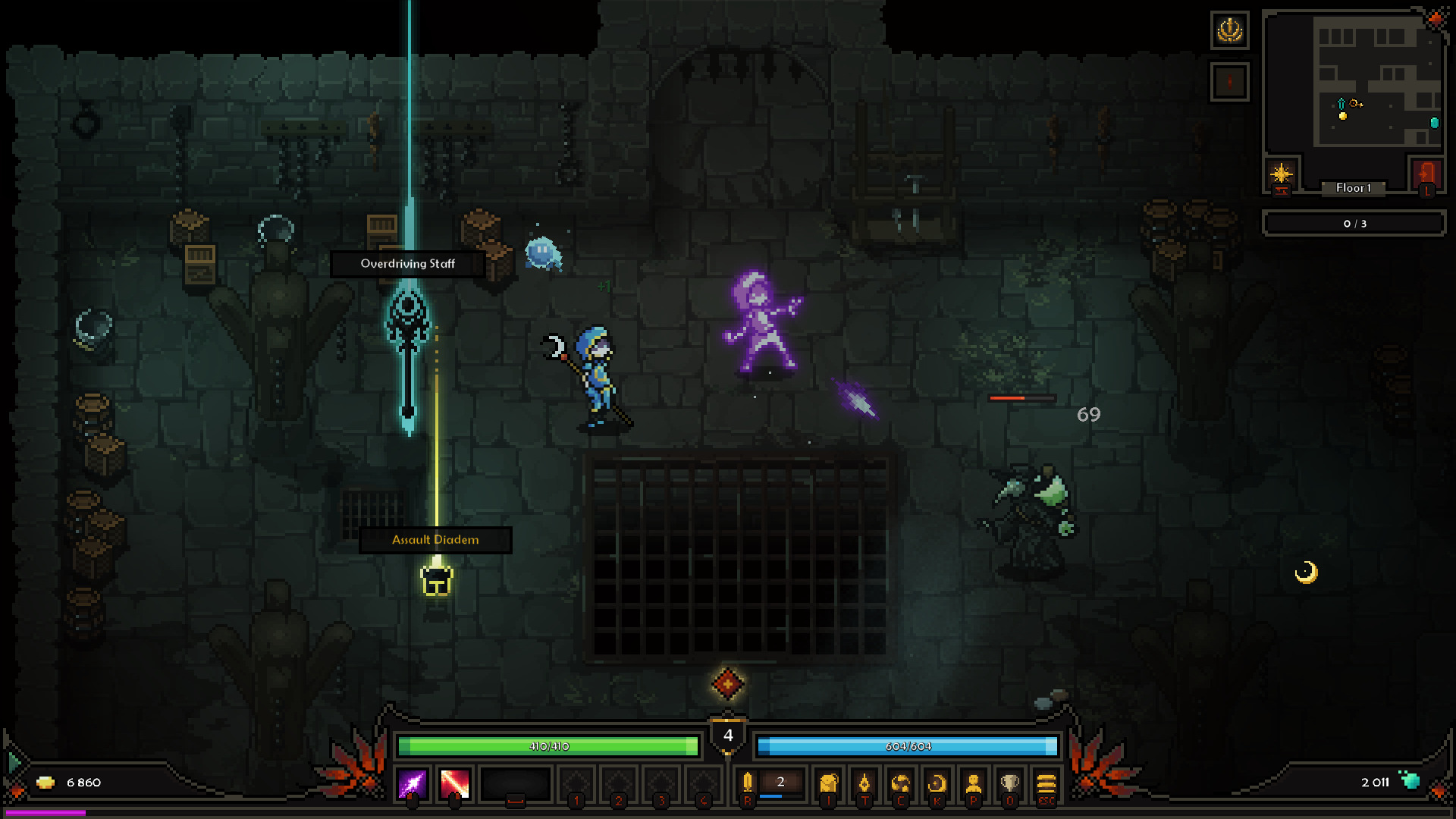The image size is (1456, 819).
Task: View achievements via the trophy icon
Action: click(x=1011, y=786)
